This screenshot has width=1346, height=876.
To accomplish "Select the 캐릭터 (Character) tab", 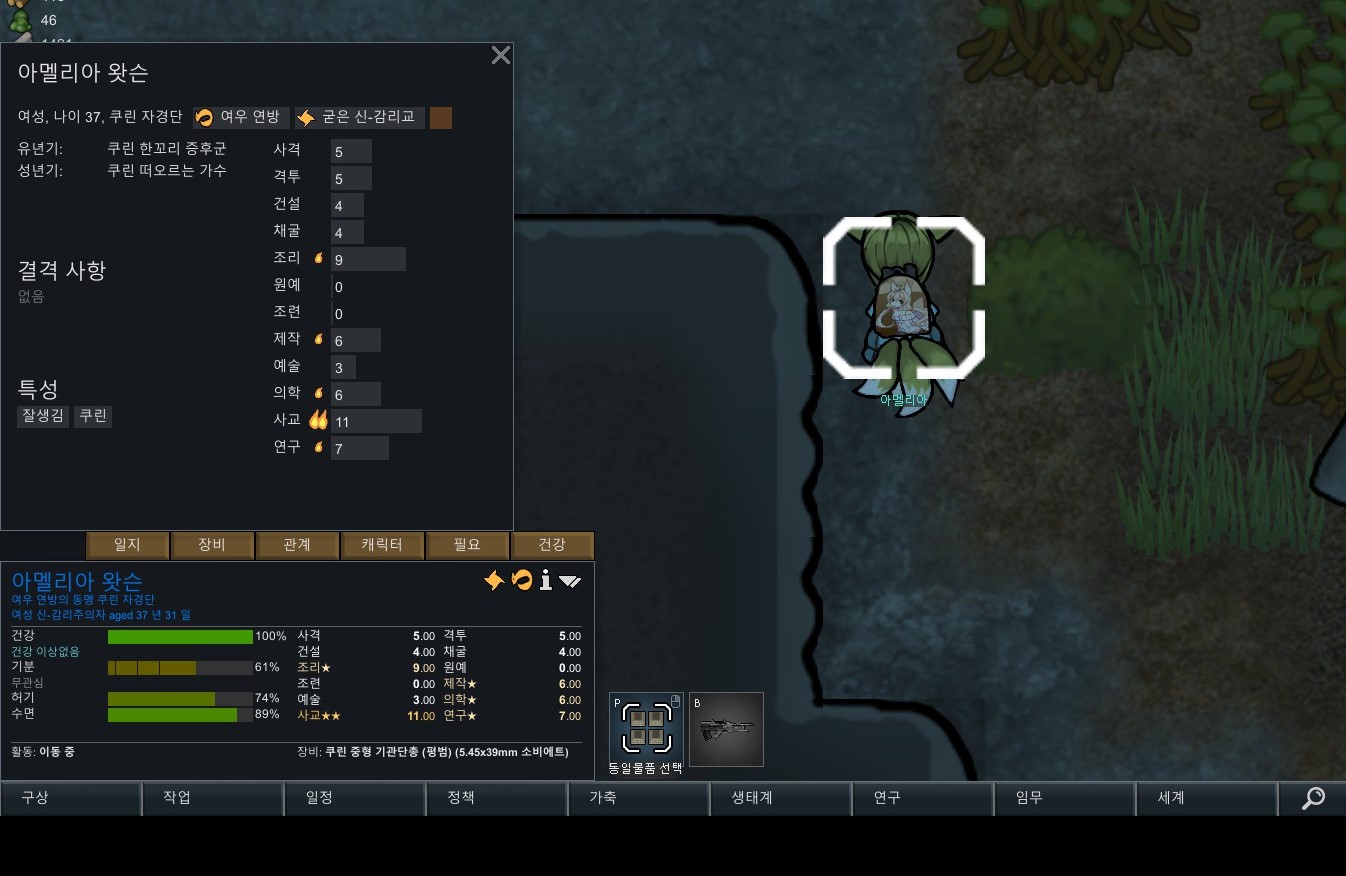I will point(382,545).
